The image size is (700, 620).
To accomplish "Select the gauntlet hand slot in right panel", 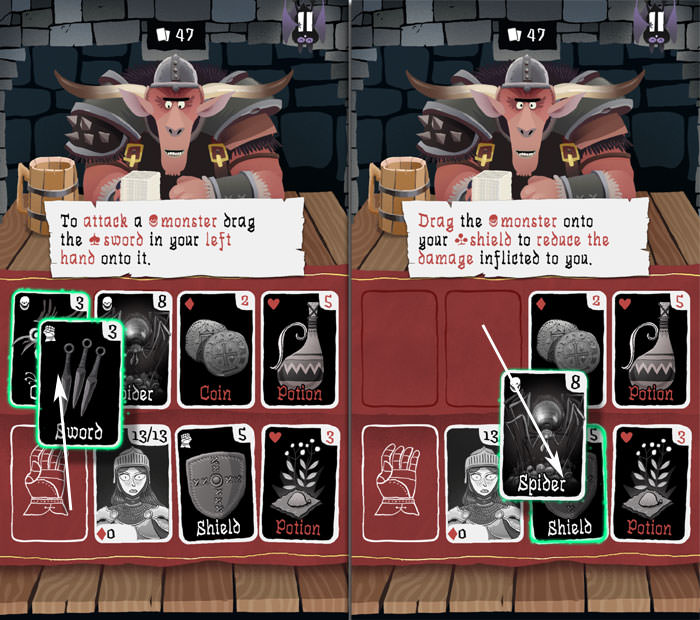I will click(x=396, y=482).
